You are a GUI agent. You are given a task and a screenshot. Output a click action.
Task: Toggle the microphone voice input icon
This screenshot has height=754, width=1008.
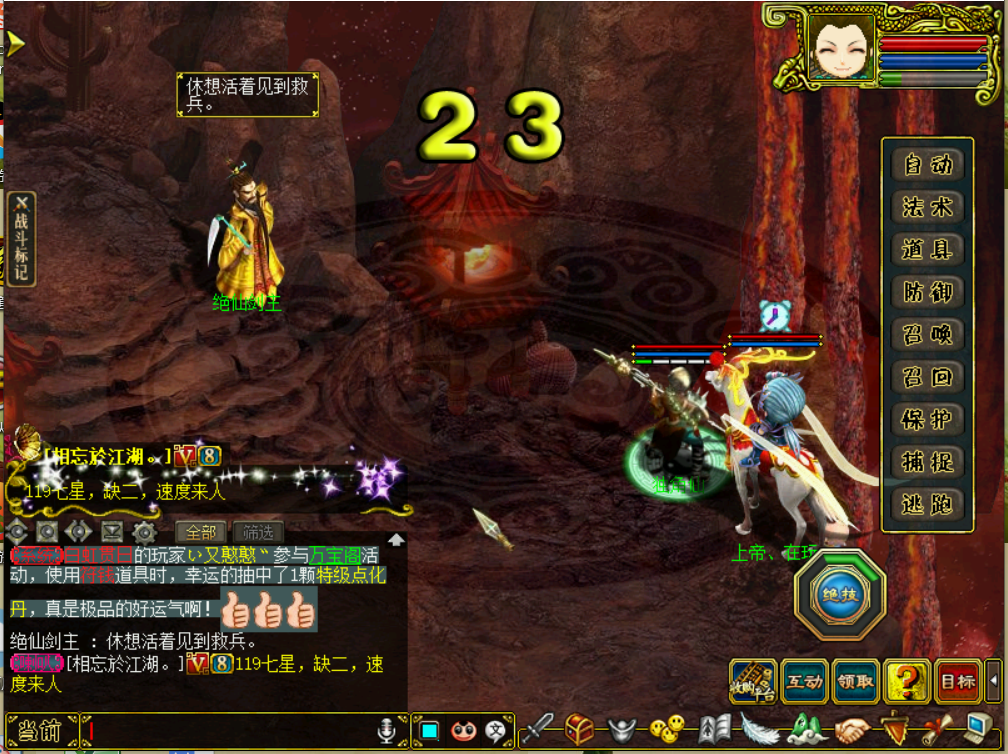386,731
